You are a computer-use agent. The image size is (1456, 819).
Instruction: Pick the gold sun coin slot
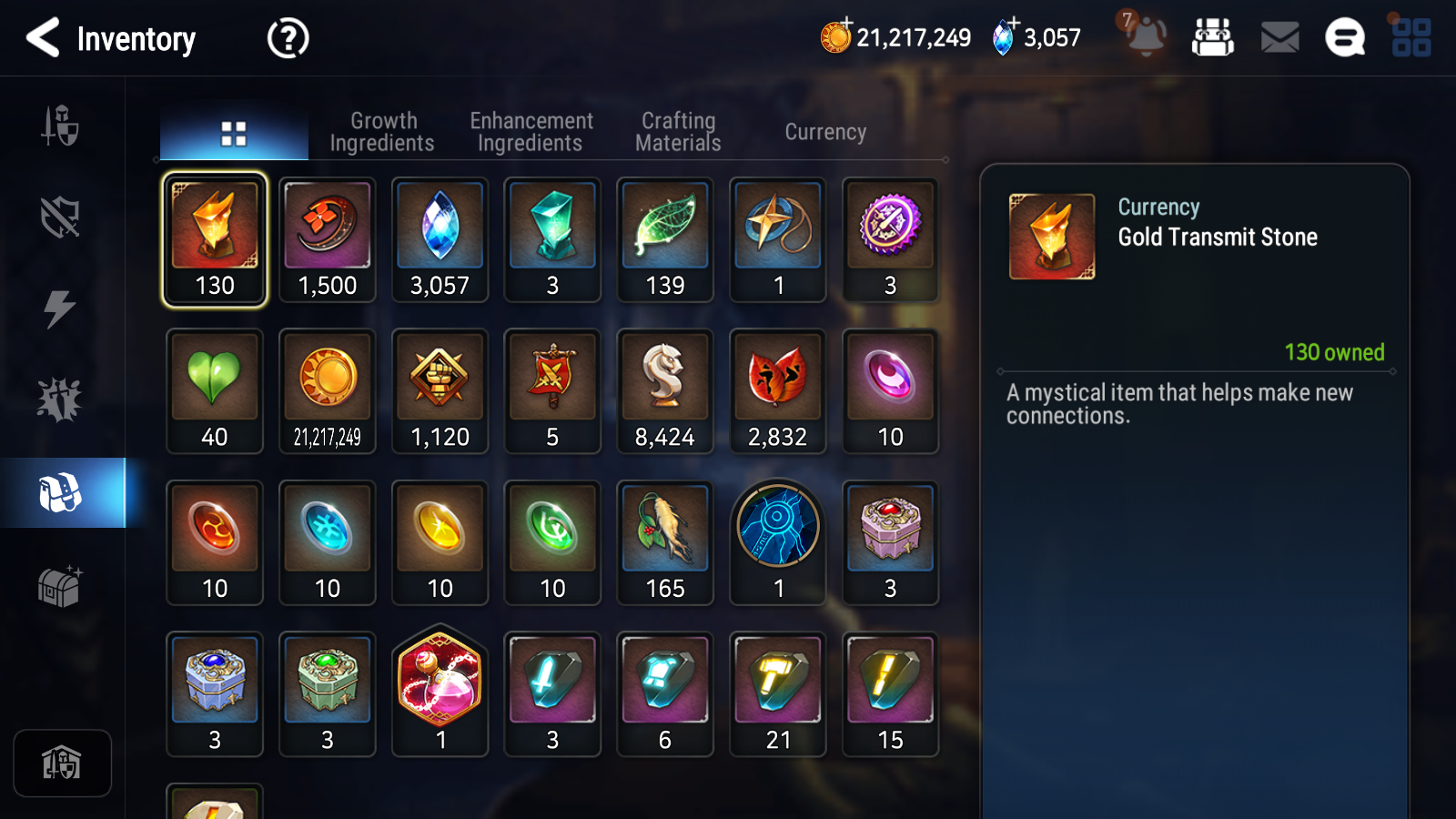328,391
